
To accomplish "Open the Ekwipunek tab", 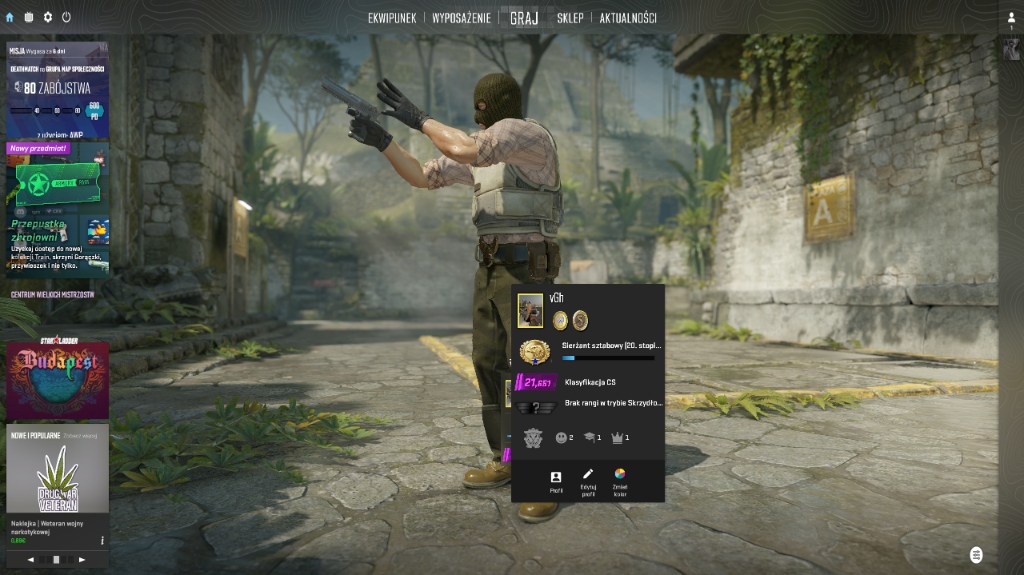I will coord(391,18).
